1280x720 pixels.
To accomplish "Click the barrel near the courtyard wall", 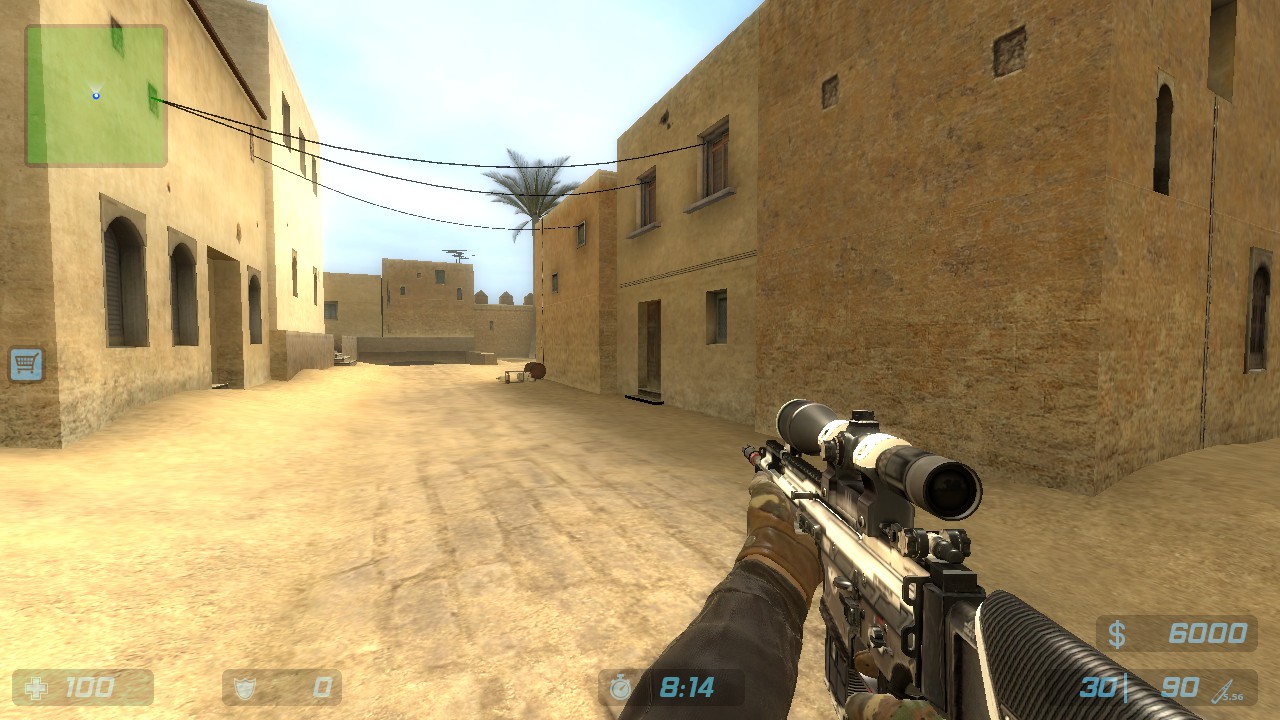I will (536, 372).
